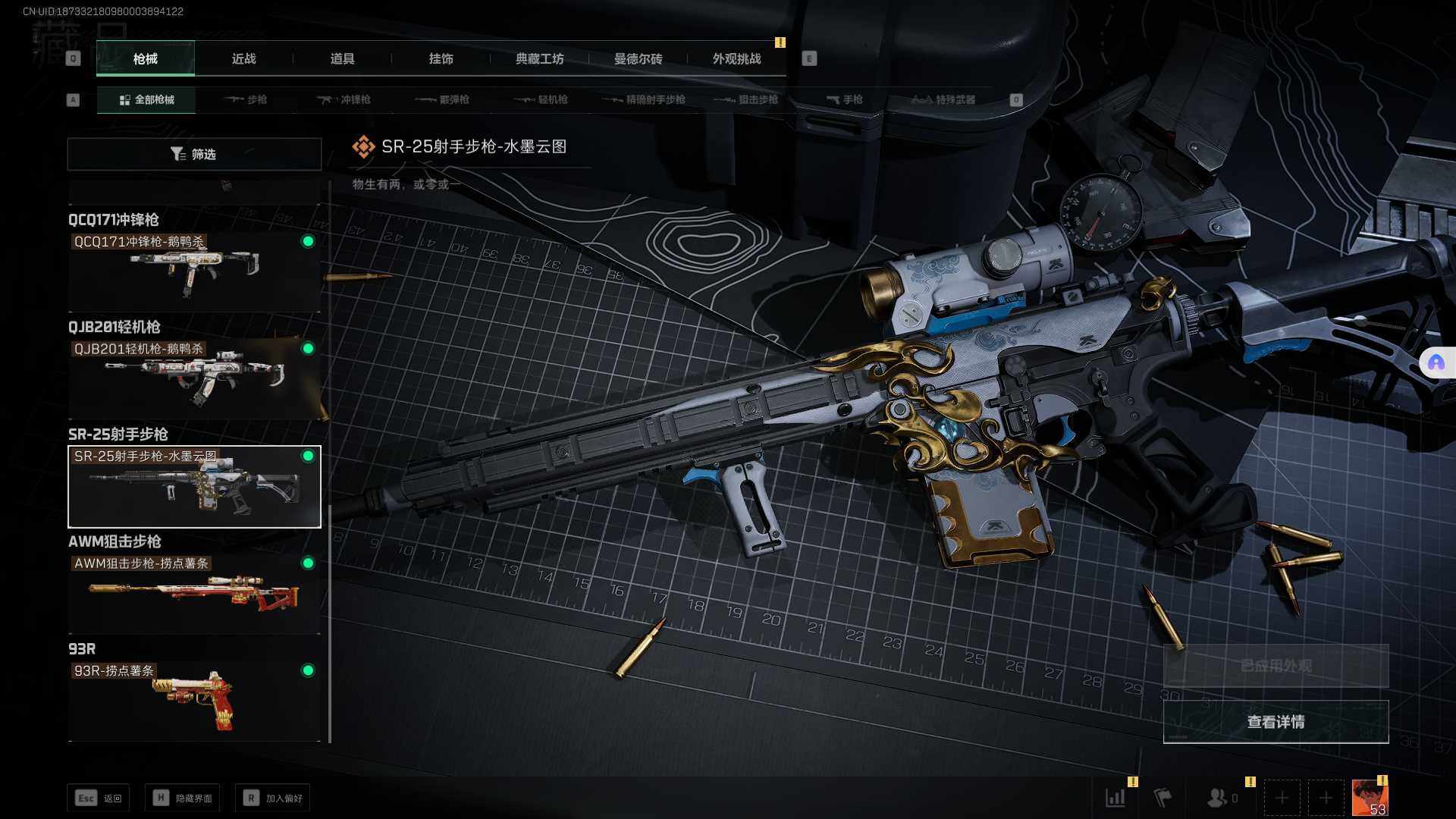This screenshot has height=819, width=1456.
Task: Click the player avatar portrait
Action: [x=1370, y=798]
